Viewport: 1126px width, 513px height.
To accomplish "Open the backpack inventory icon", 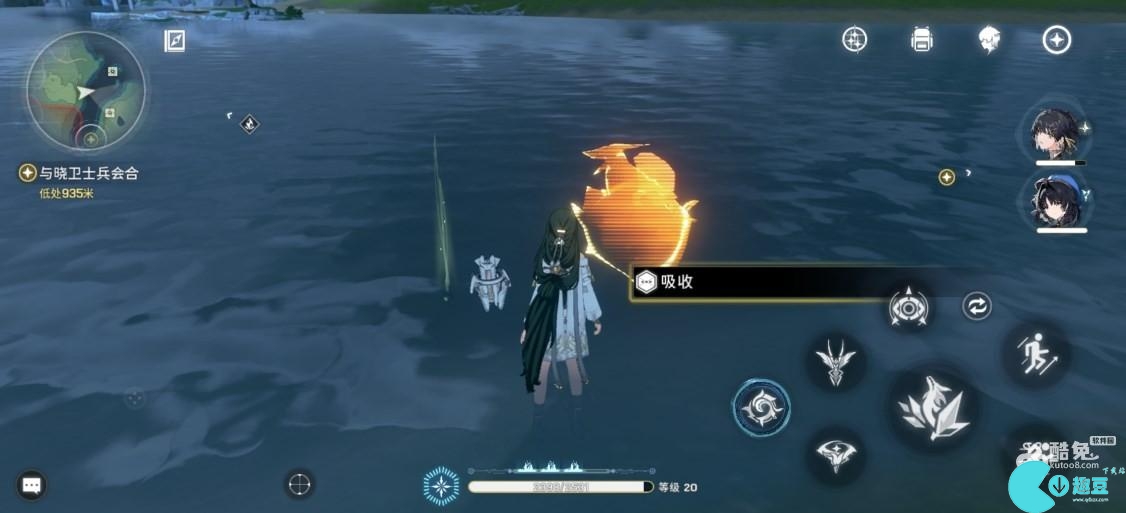I will click(921, 39).
